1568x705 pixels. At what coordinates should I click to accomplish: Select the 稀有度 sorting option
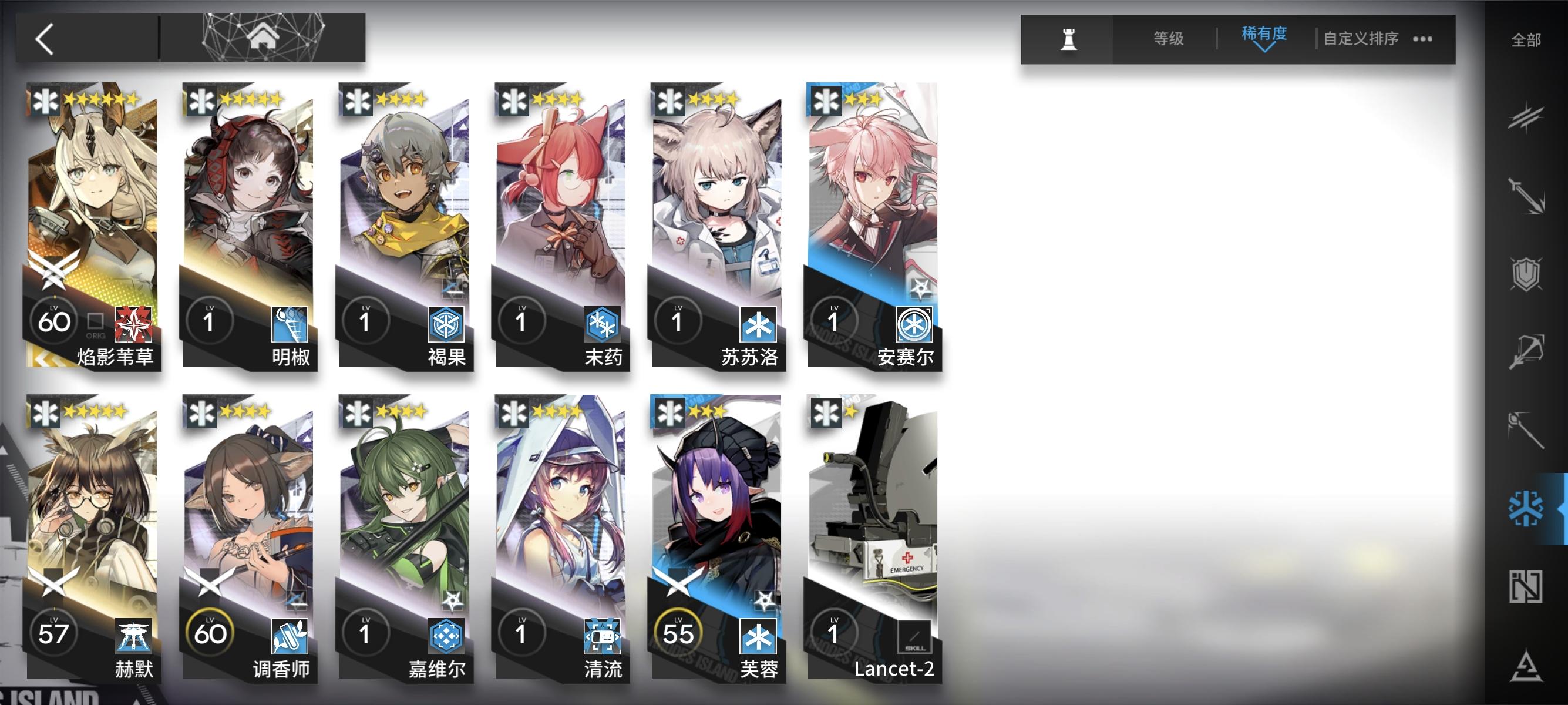pos(1264,36)
